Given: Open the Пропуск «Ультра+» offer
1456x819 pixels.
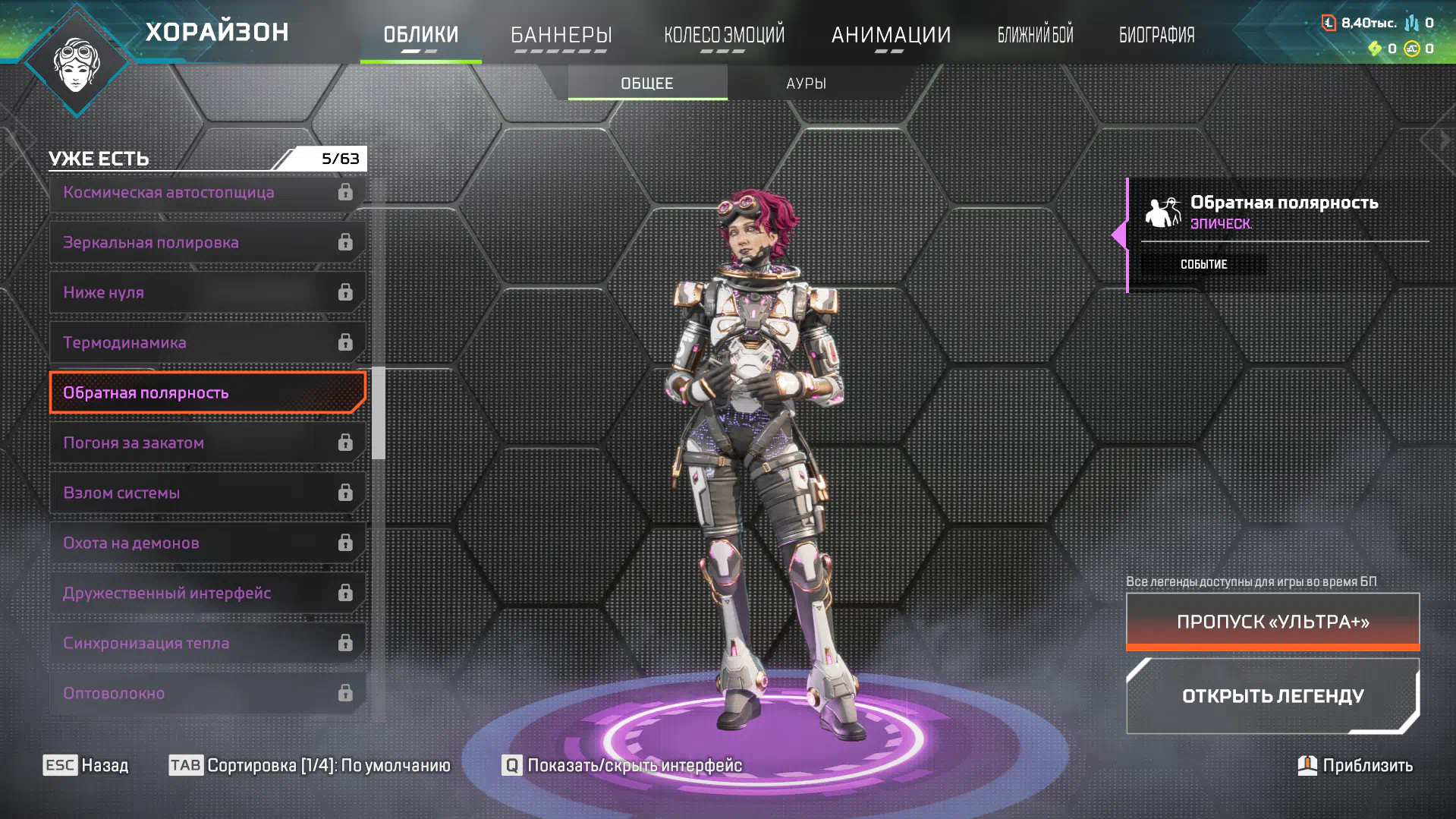Looking at the screenshot, I should click(1272, 622).
